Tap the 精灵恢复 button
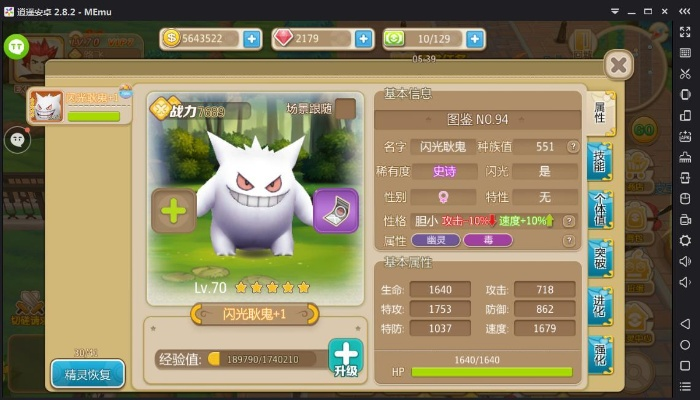This screenshot has width=700, height=400. (x=88, y=375)
